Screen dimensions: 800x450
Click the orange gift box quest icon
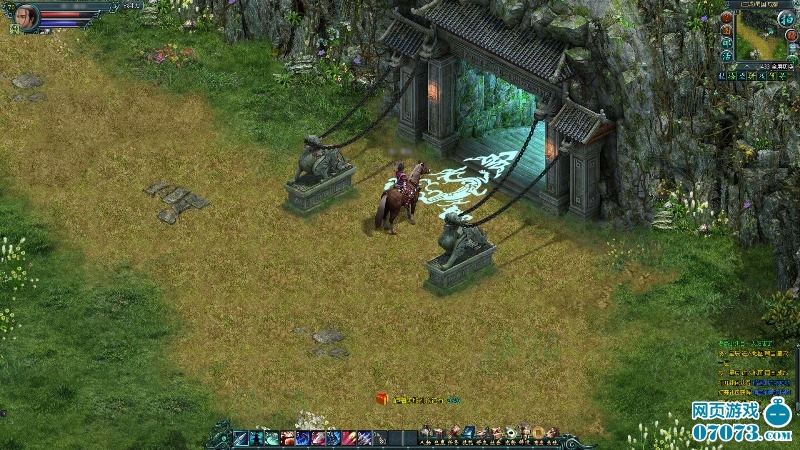382,399
